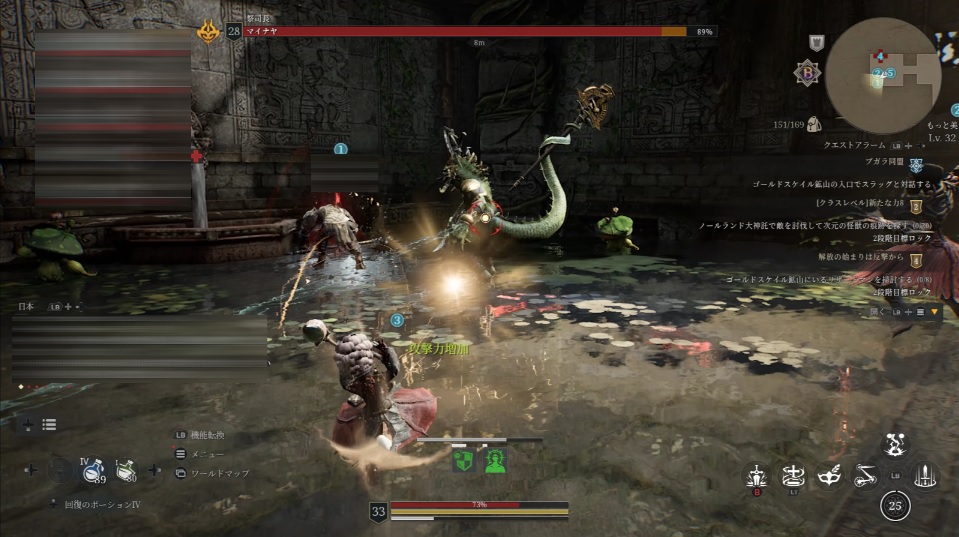Open the circular dungeon minimap

pyautogui.click(x=882, y=67)
